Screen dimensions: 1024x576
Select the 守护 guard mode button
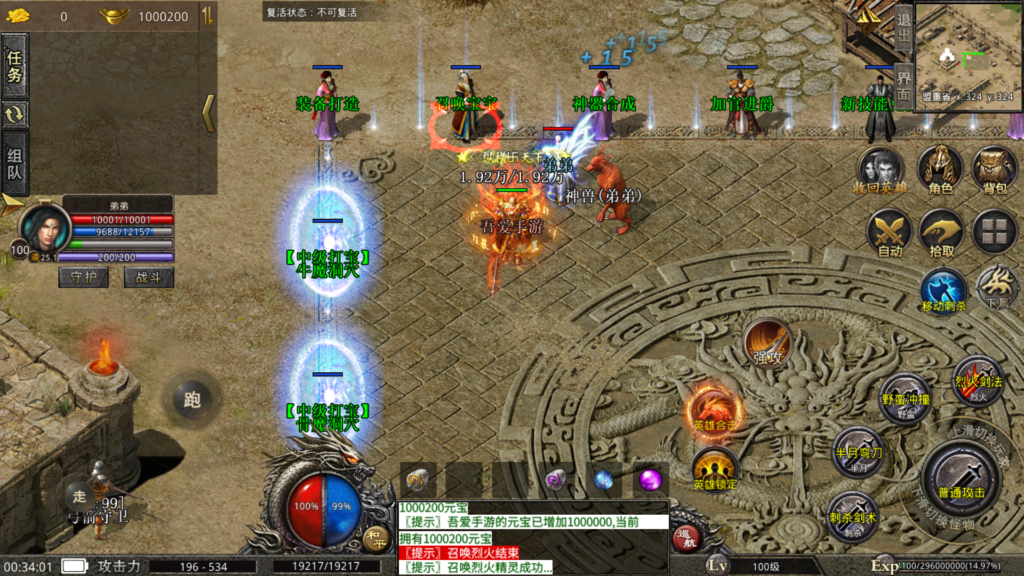click(x=83, y=277)
